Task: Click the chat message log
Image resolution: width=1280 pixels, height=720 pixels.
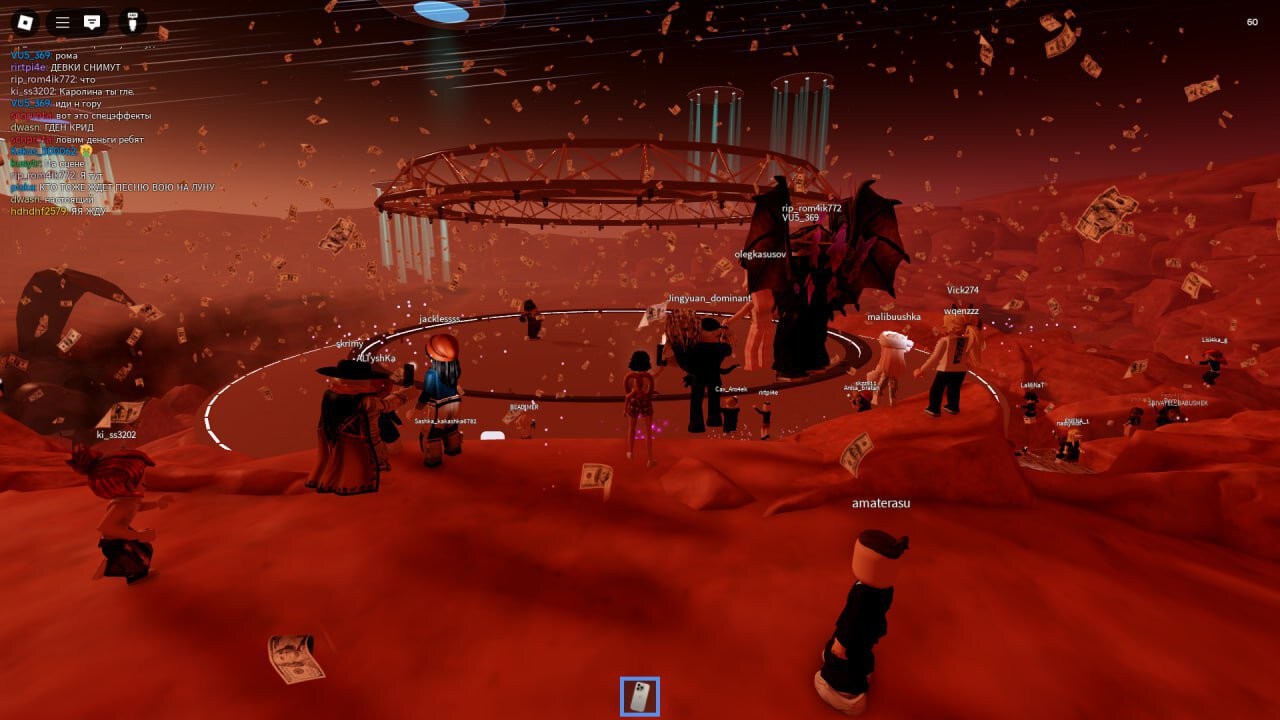Action: [x=110, y=132]
